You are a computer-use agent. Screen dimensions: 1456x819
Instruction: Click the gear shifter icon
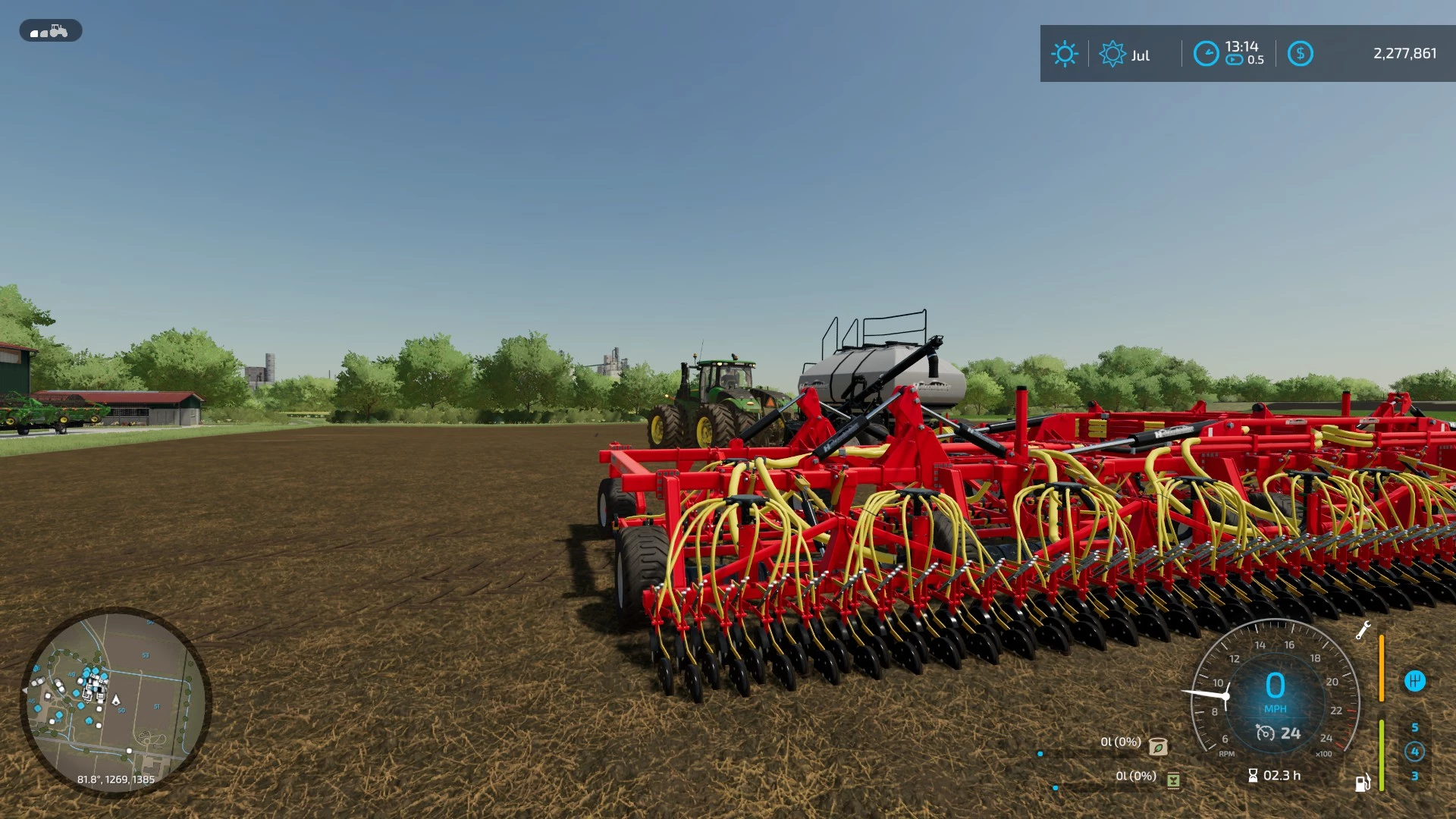1414,681
